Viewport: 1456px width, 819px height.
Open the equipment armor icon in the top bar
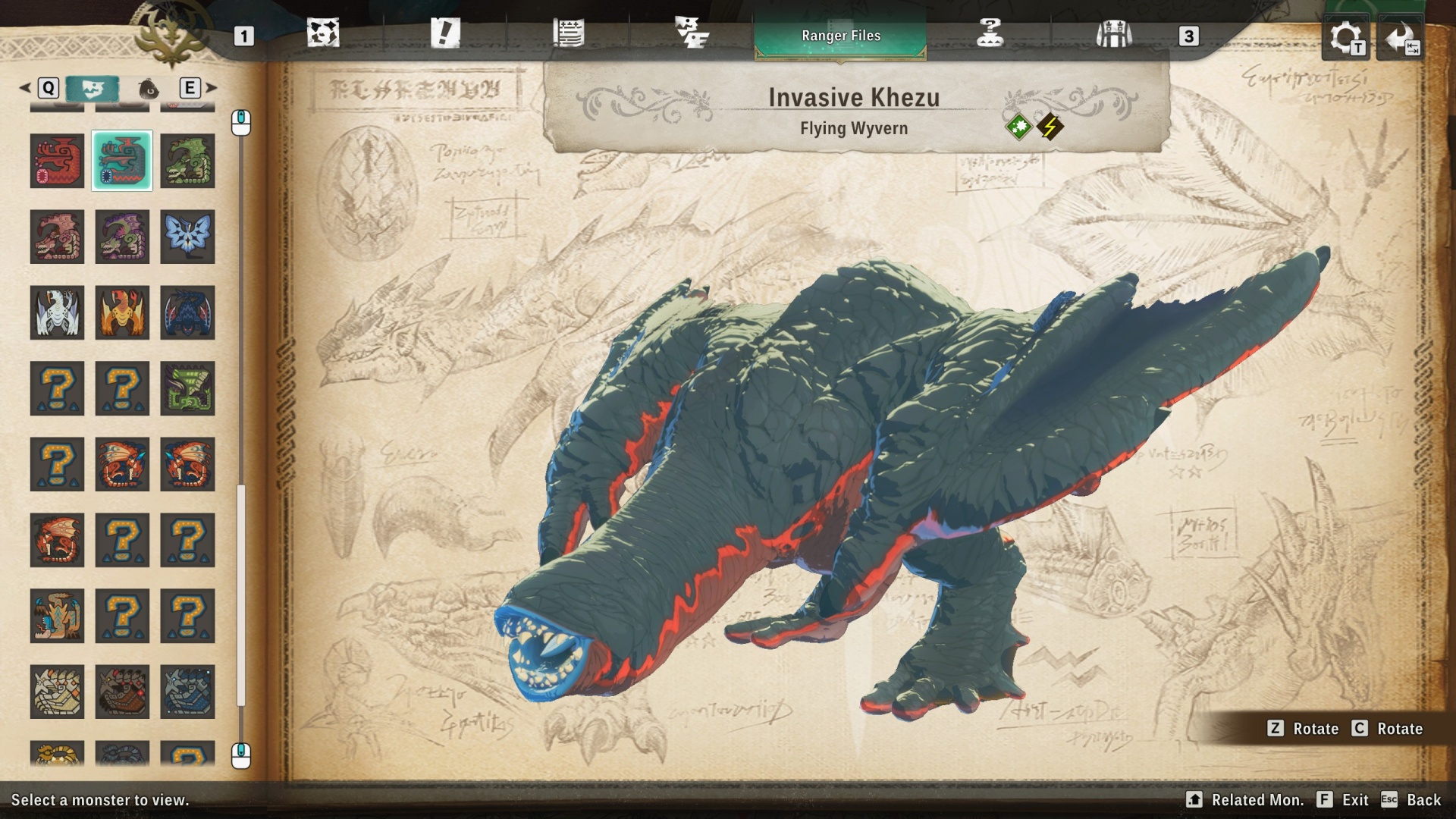pos(1113,34)
